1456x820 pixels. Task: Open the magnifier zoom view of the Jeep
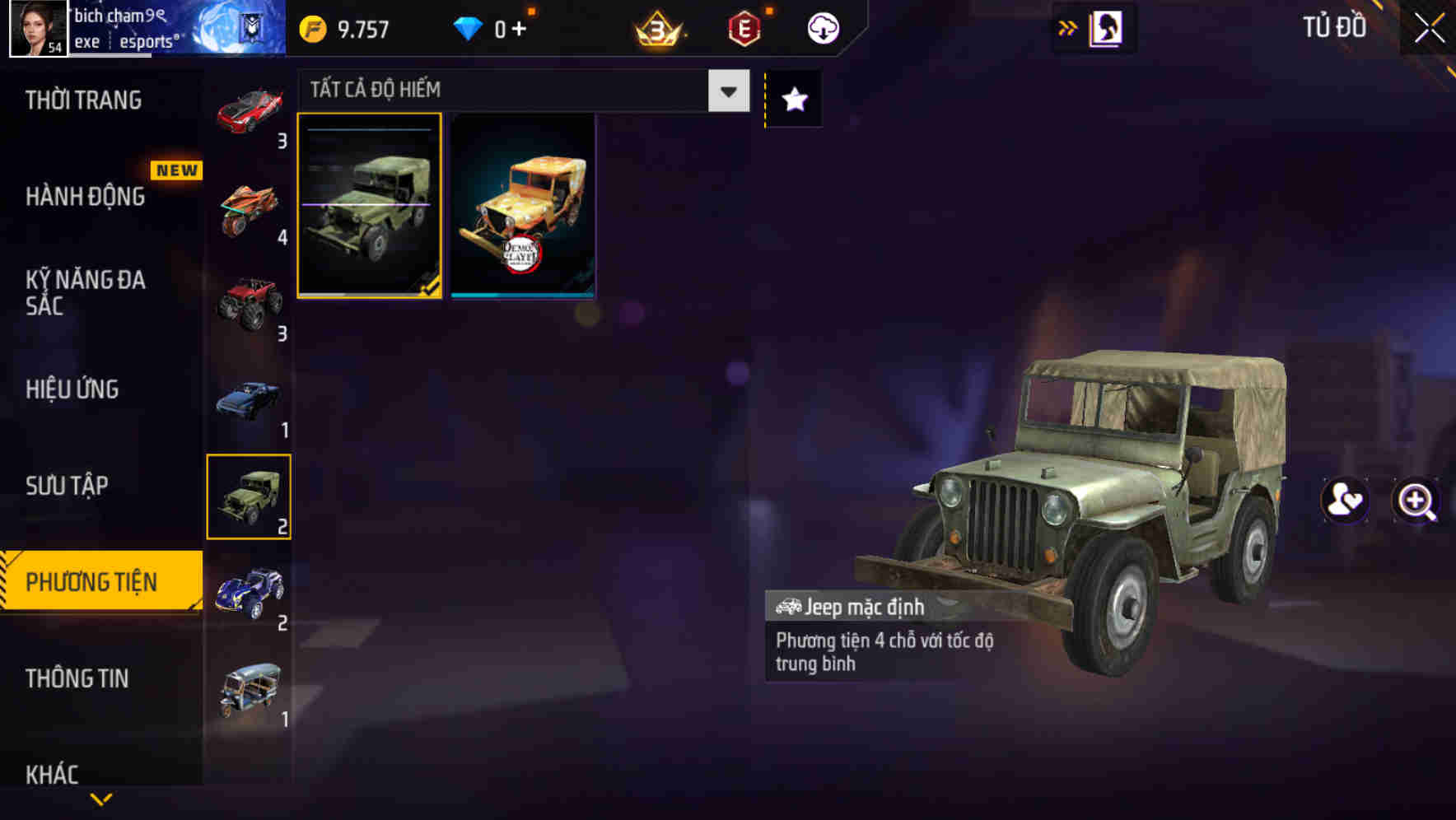pyautogui.click(x=1414, y=501)
